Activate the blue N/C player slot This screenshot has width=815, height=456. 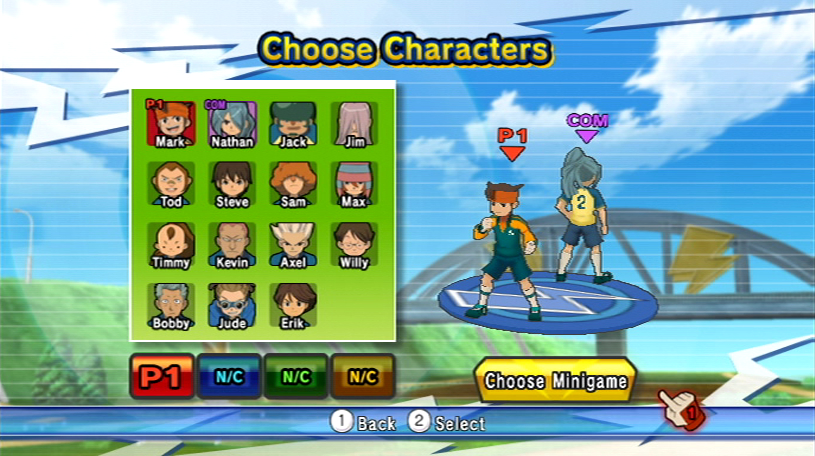click(229, 376)
